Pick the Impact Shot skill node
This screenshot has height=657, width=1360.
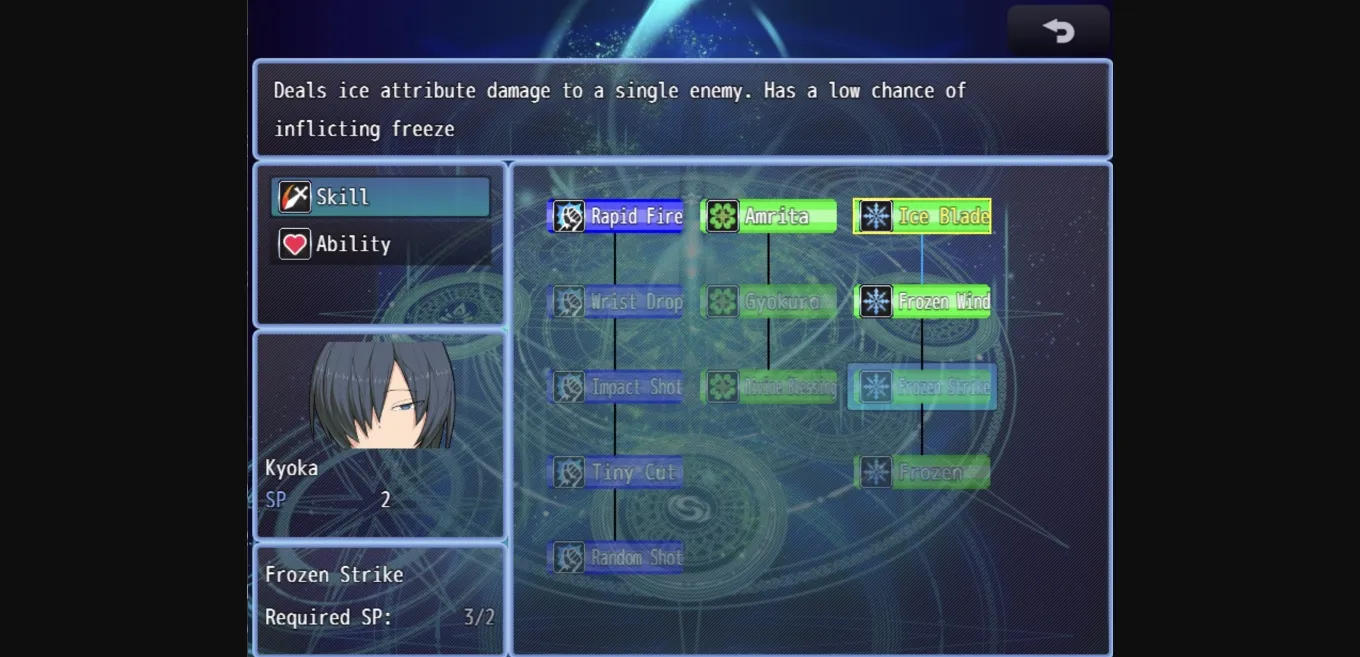tap(616, 387)
